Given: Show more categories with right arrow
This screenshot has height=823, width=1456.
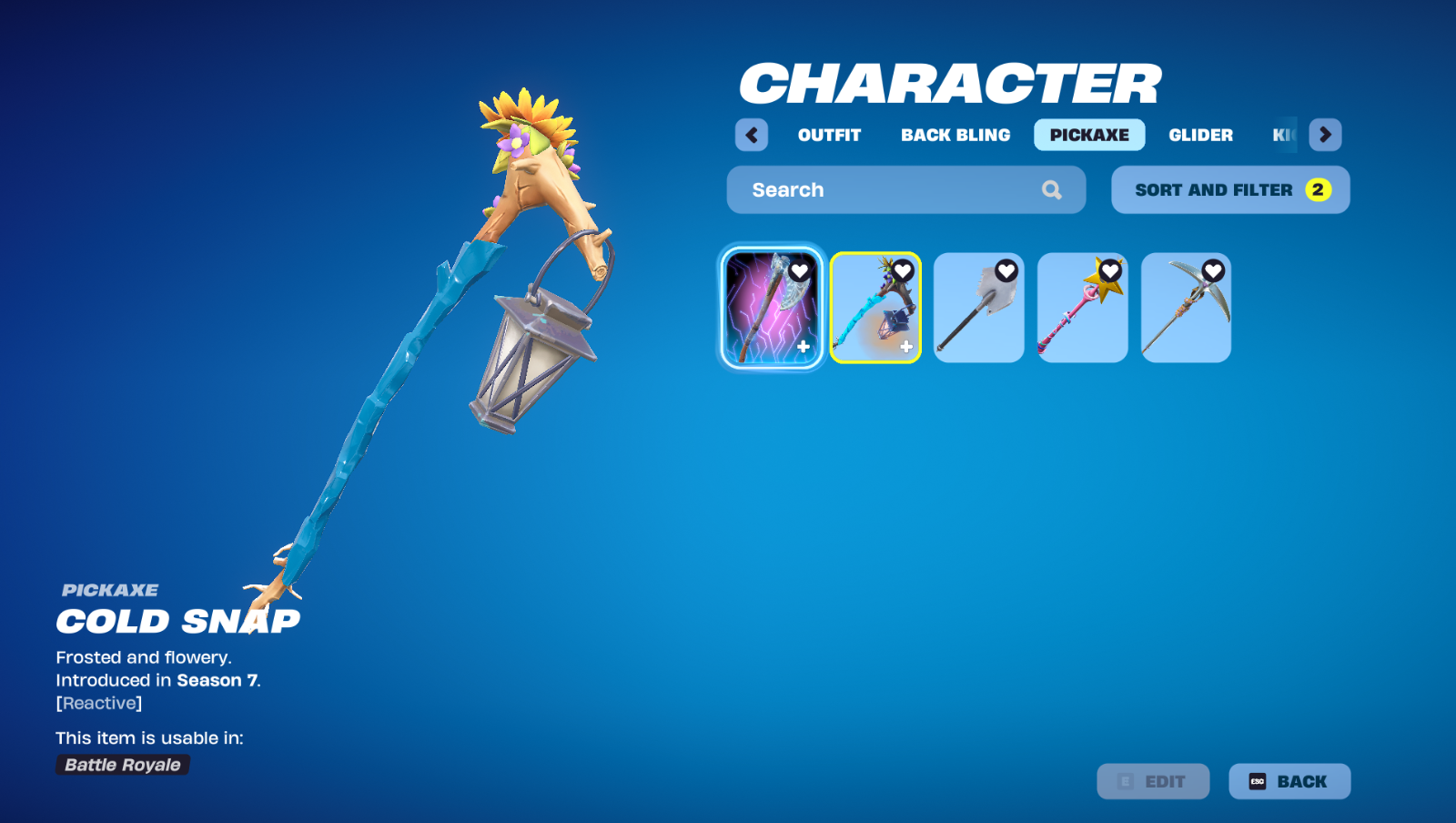Looking at the screenshot, I should 1325,135.
